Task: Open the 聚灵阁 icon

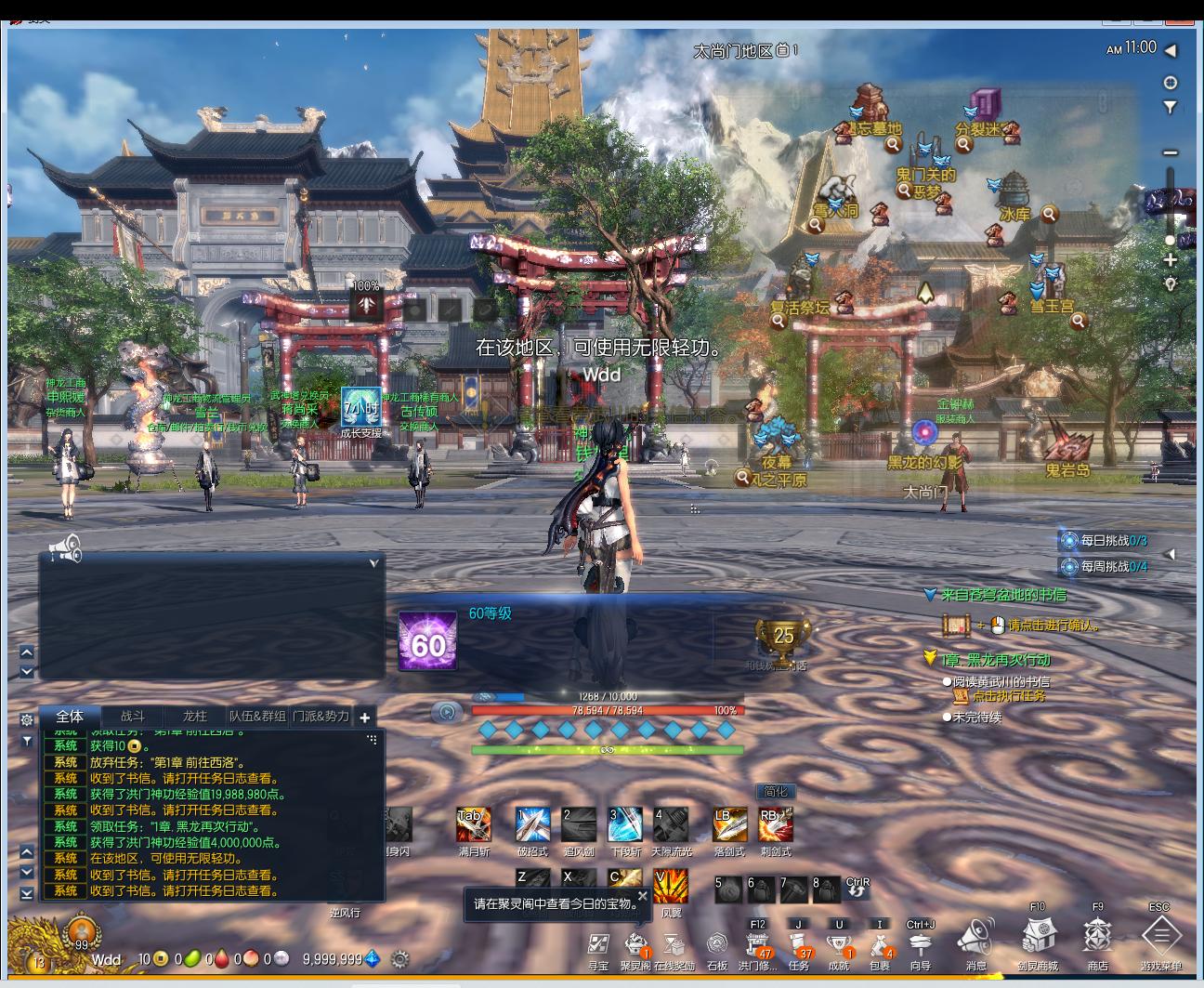Action: coord(635,945)
